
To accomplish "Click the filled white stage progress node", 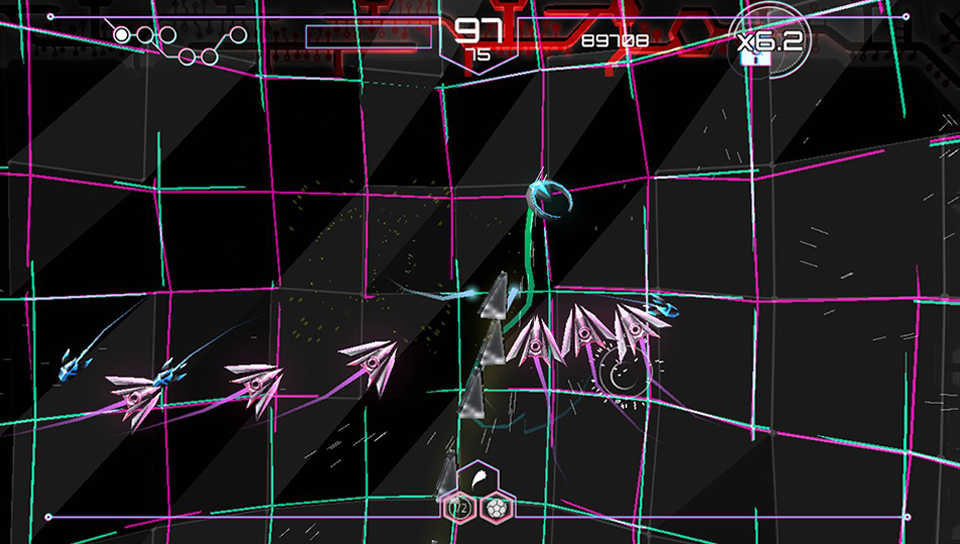I will (x=122, y=35).
